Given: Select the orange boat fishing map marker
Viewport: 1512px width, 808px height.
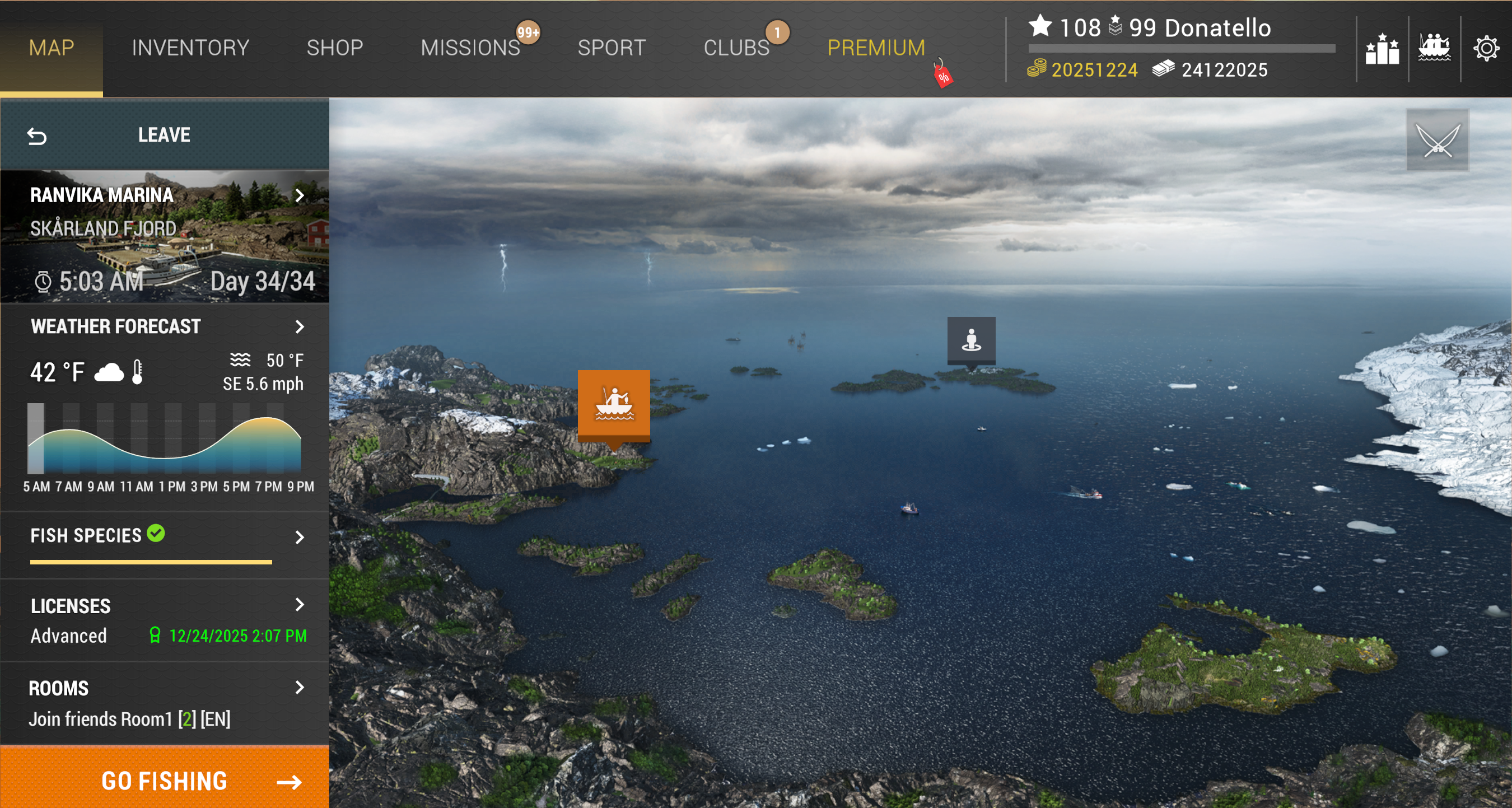Looking at the screenshot, I should tap(613, 404).
